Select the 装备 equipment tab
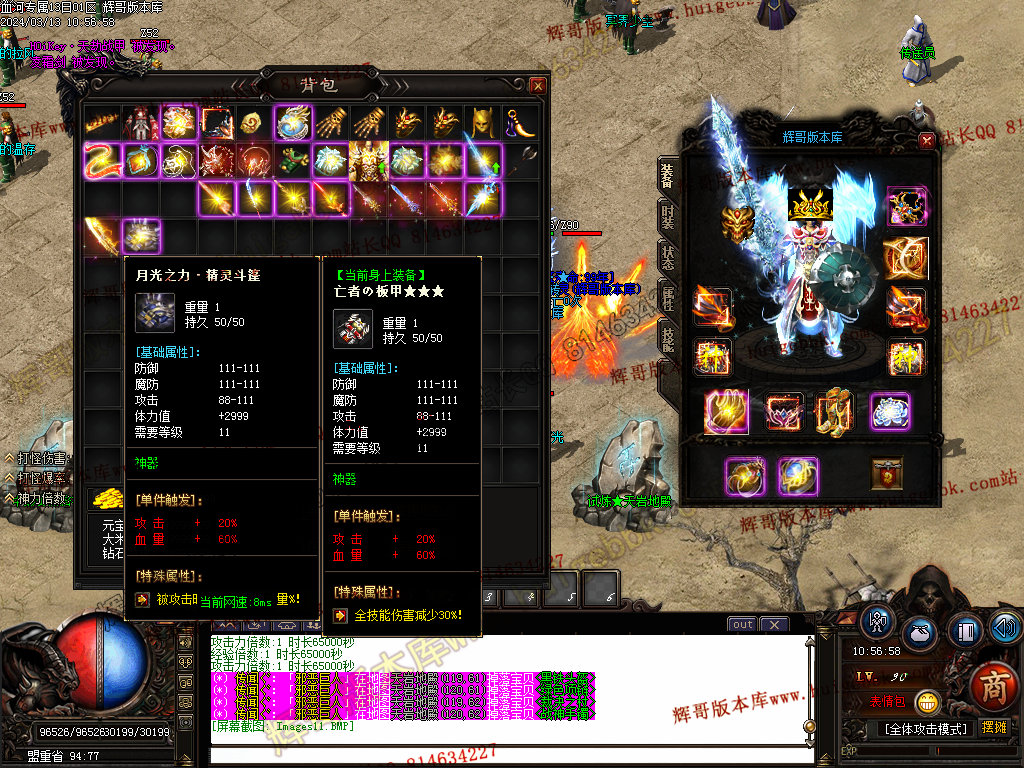 pyautogui.click(x=667, y=174)
